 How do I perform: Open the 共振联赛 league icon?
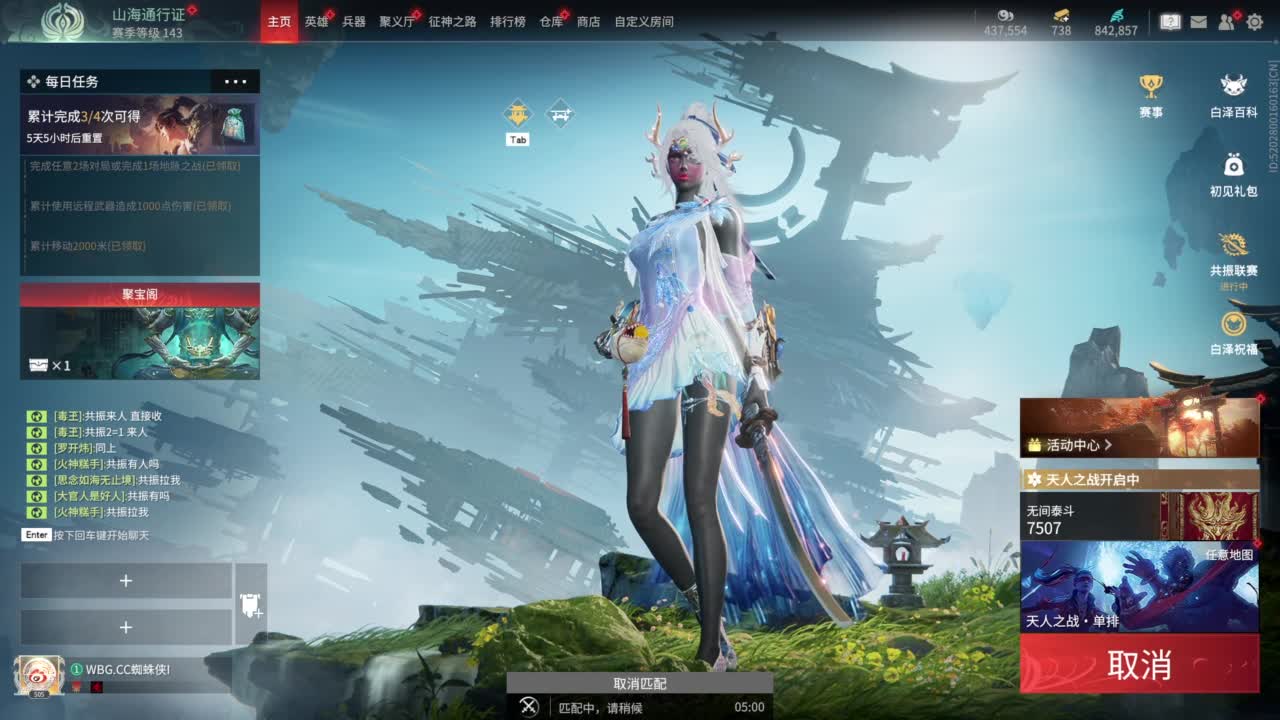coord(1232,245)
